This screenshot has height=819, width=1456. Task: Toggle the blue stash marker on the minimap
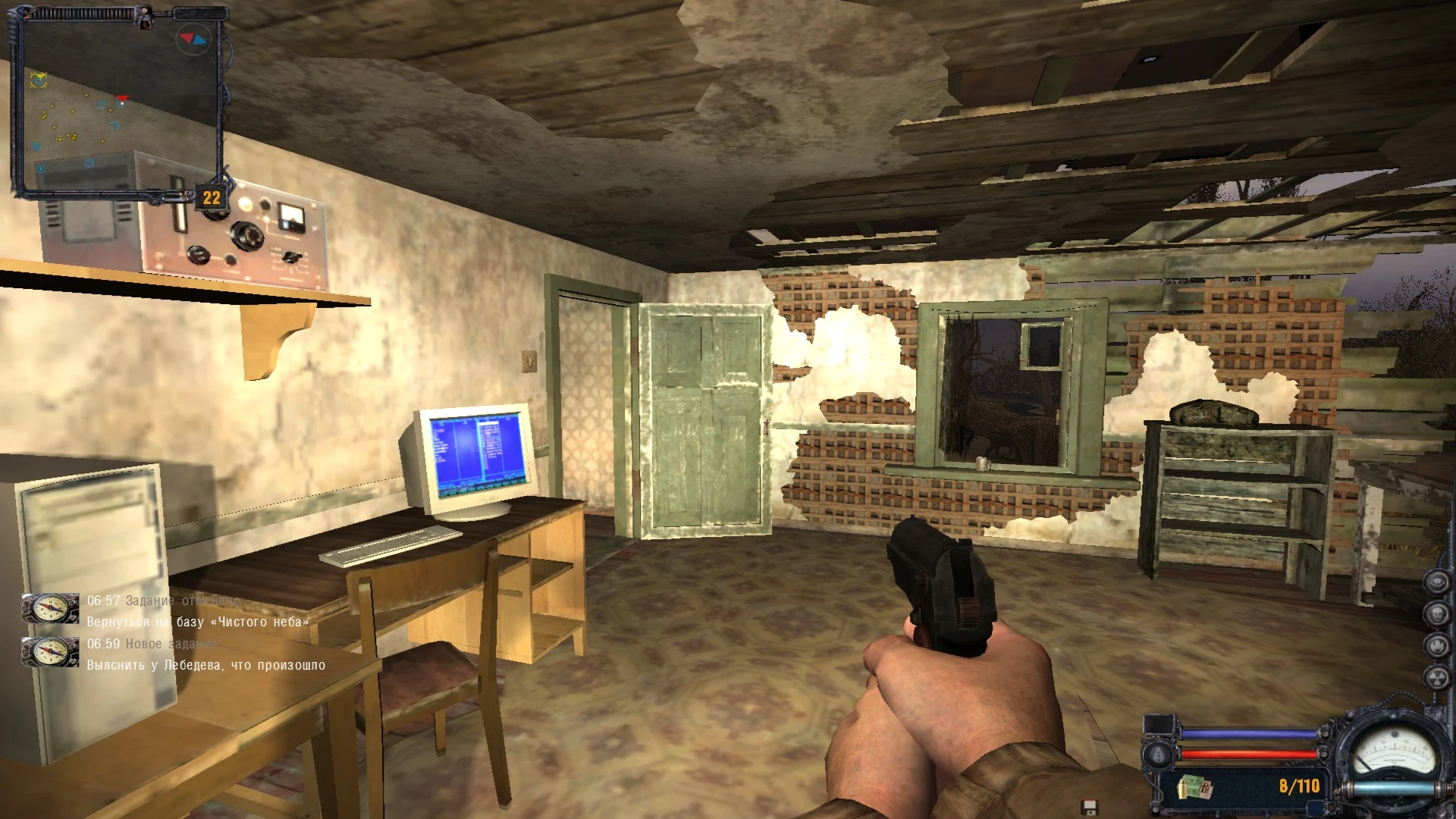pos(36,146)
